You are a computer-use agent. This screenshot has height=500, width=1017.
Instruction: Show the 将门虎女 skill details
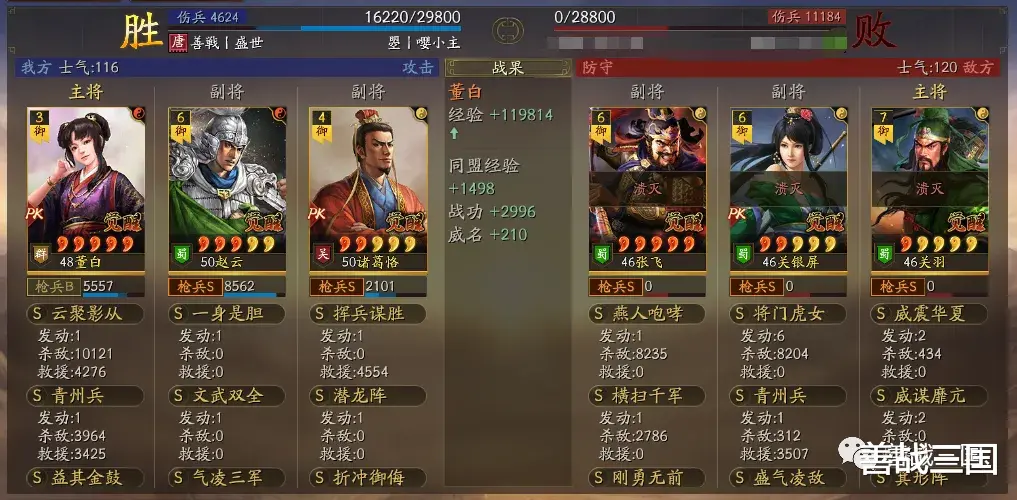[788, 314]
